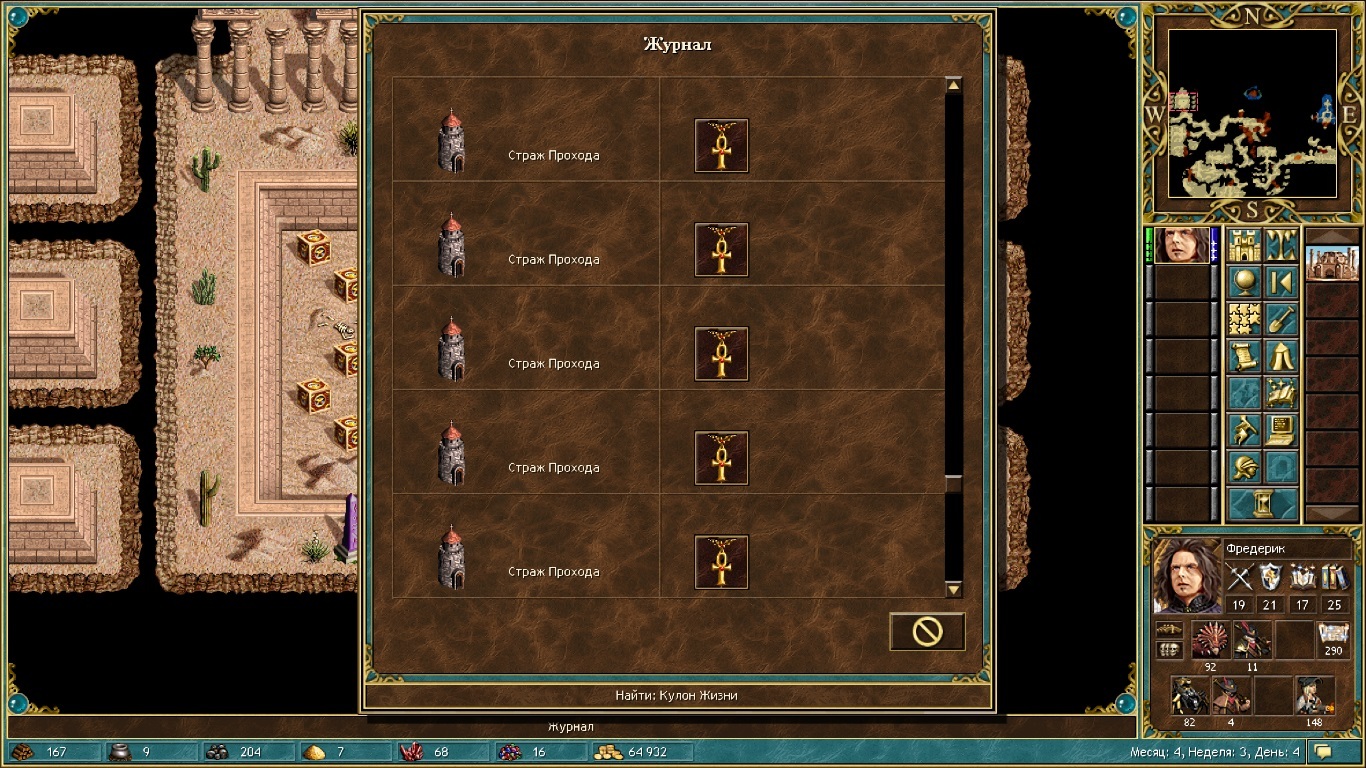1366x768 pixels.
Task: Open the spellbook button
Action: coord(1281,393)
